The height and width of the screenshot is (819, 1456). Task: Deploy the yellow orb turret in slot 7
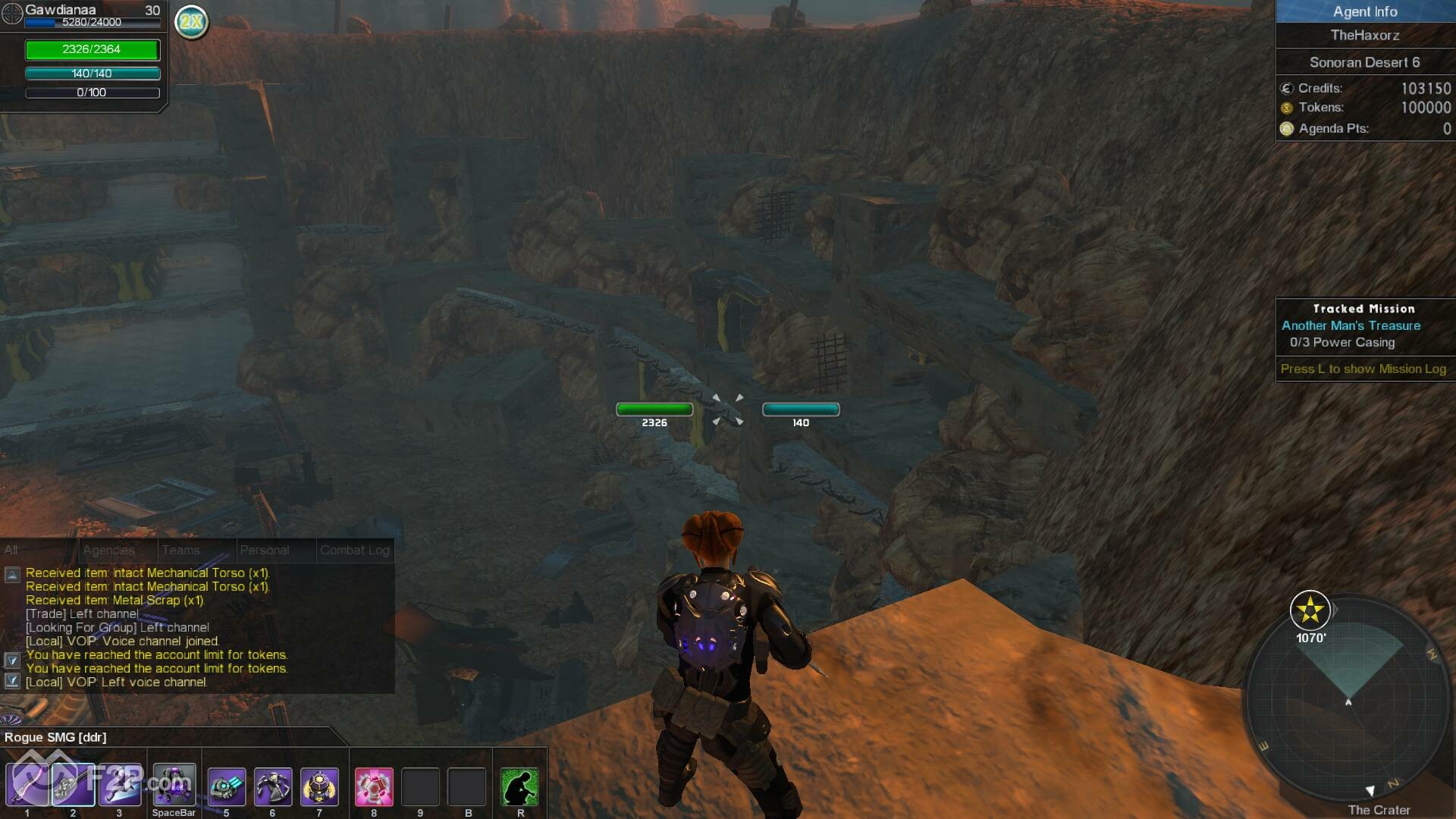point(319,786)
